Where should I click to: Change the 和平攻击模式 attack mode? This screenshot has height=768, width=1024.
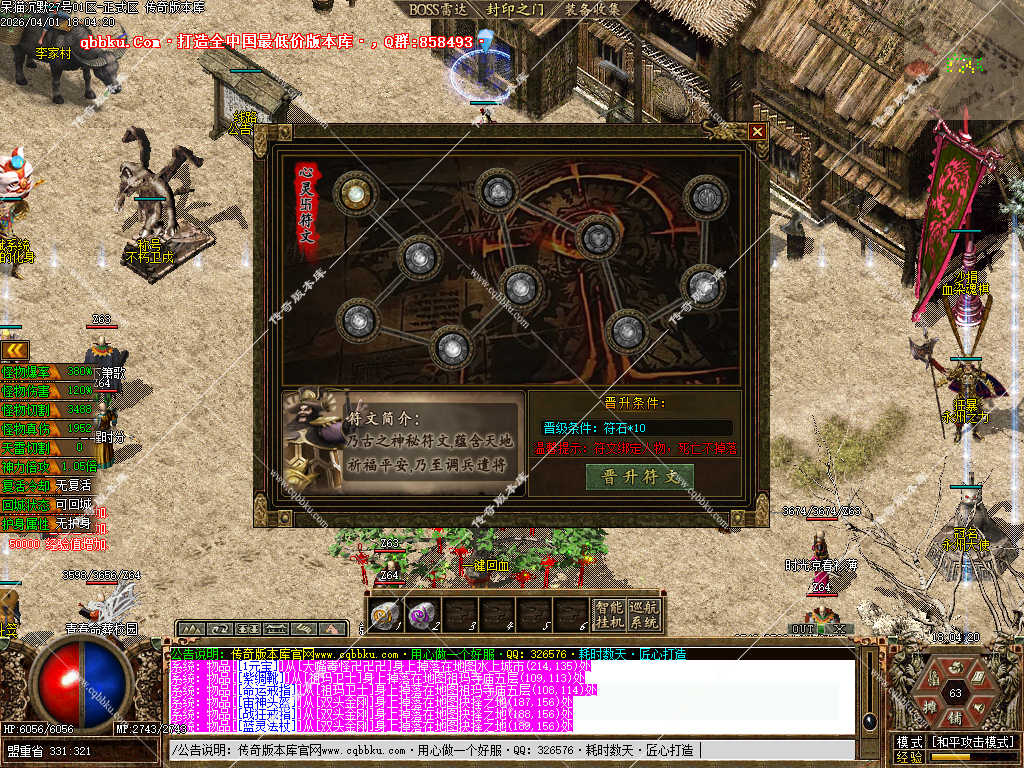point(969,743)
